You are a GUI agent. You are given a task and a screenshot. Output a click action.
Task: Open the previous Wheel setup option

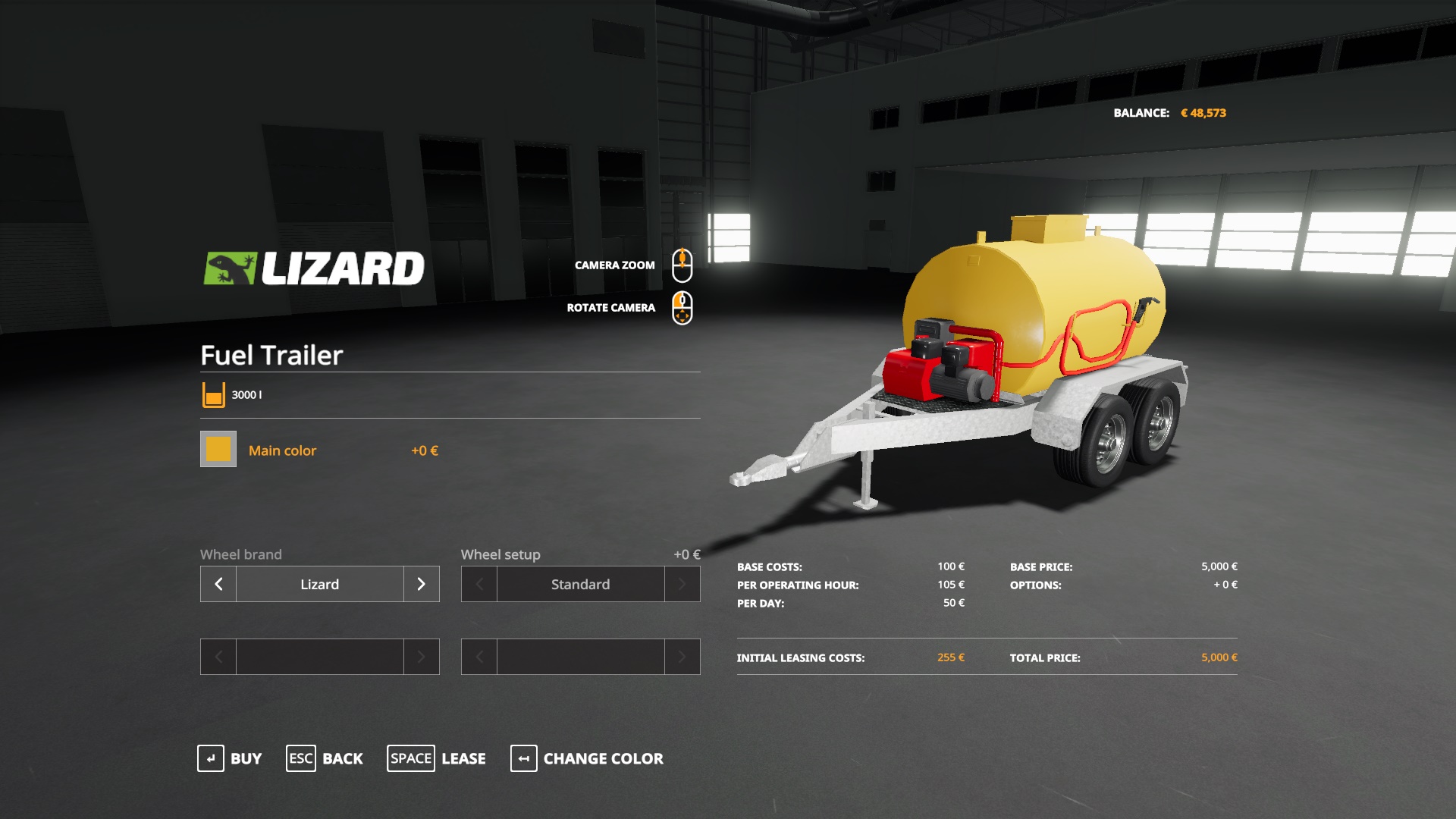[478, 584]
